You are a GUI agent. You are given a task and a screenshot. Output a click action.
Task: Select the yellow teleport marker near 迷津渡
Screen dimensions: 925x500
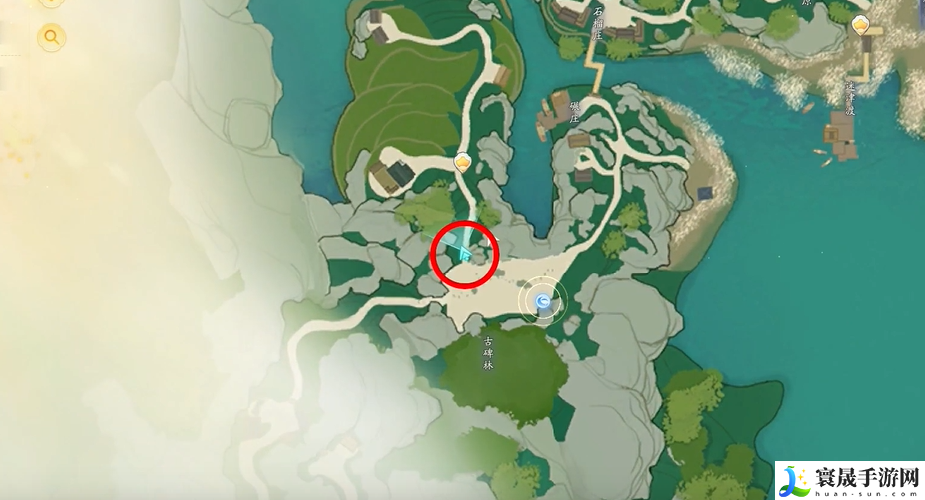[860, 25]
